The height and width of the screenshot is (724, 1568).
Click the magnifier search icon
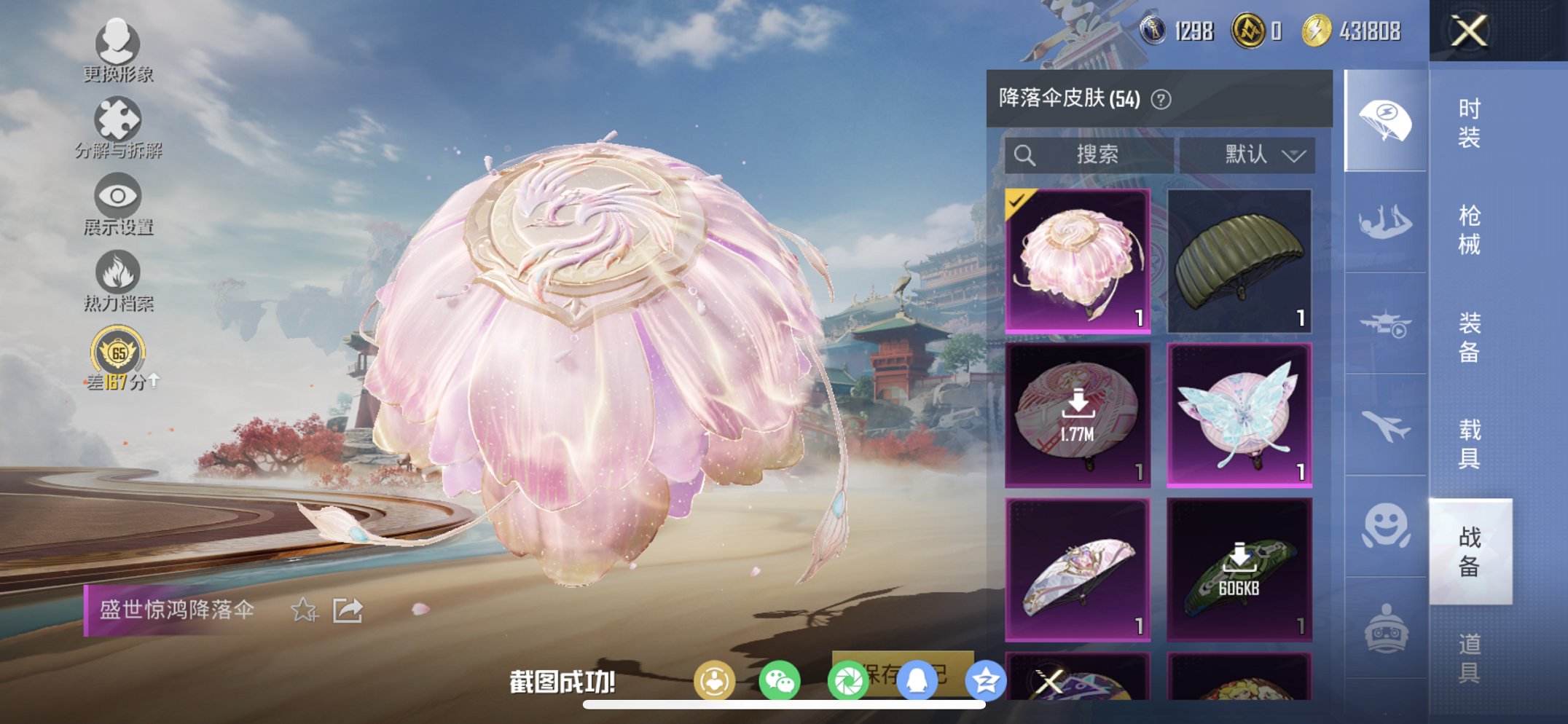click(x=1024, y=154)
